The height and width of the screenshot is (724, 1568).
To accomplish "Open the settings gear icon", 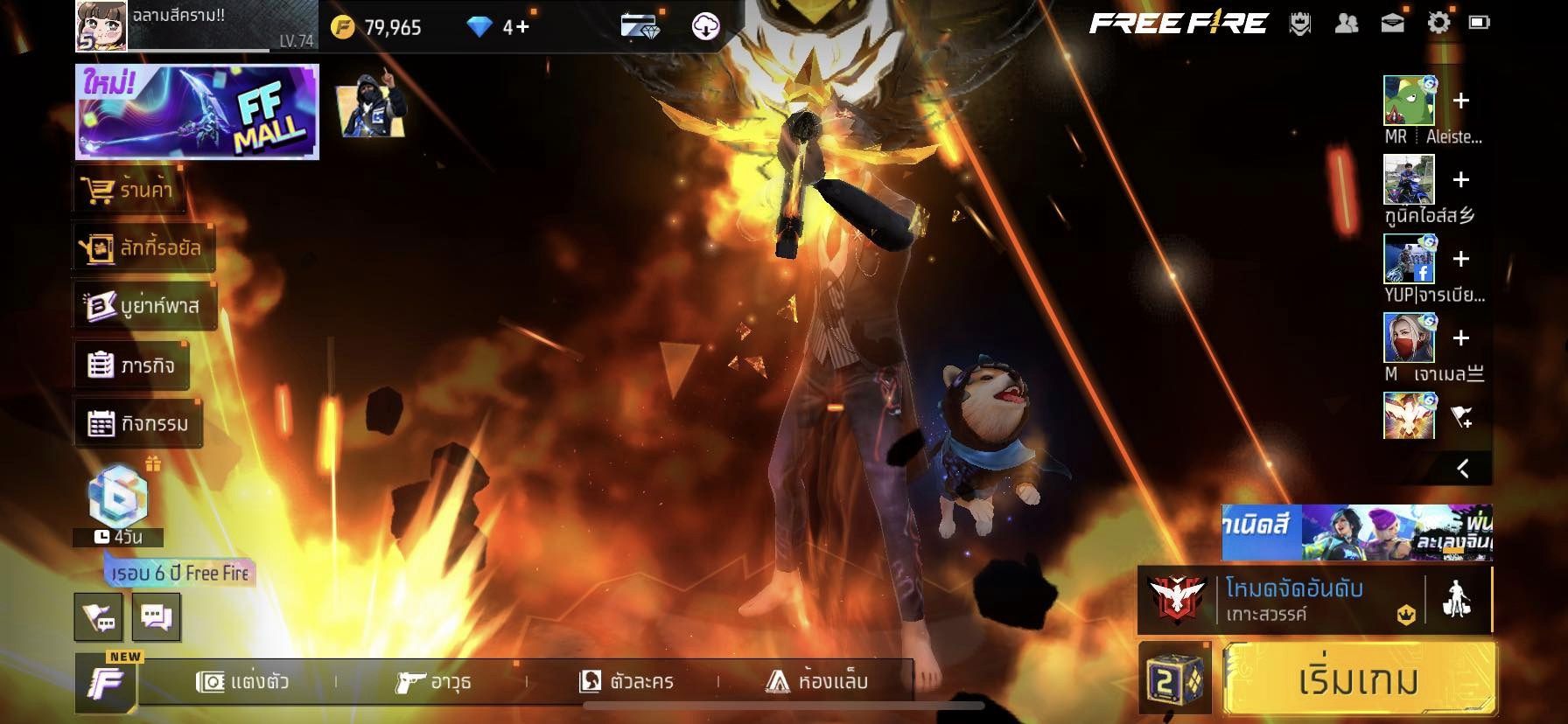I will pos(1438,24).
